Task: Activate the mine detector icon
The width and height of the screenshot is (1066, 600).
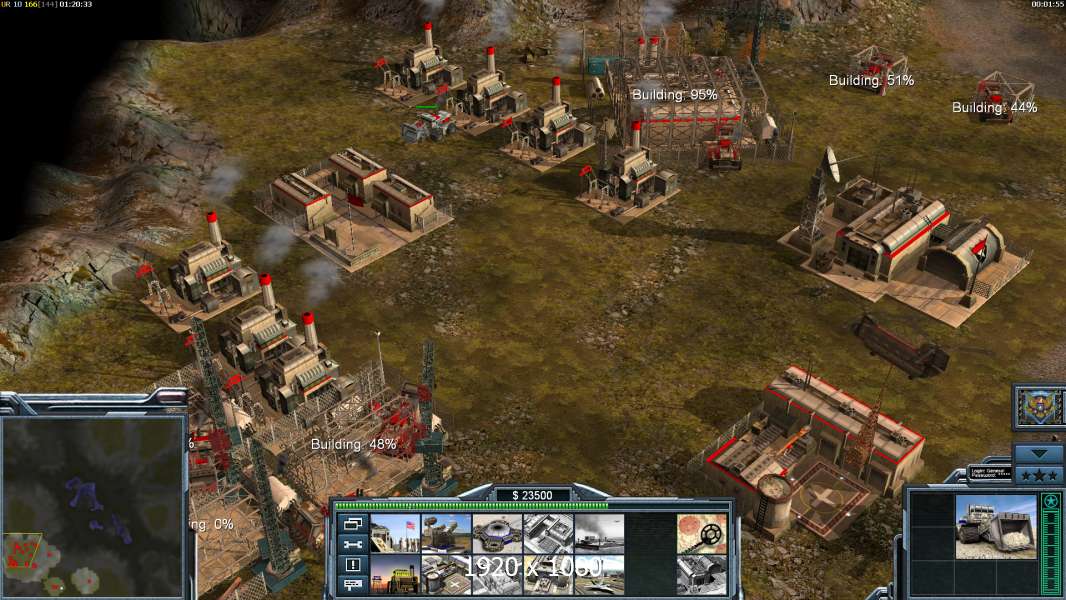Action: tap(701, 533)
